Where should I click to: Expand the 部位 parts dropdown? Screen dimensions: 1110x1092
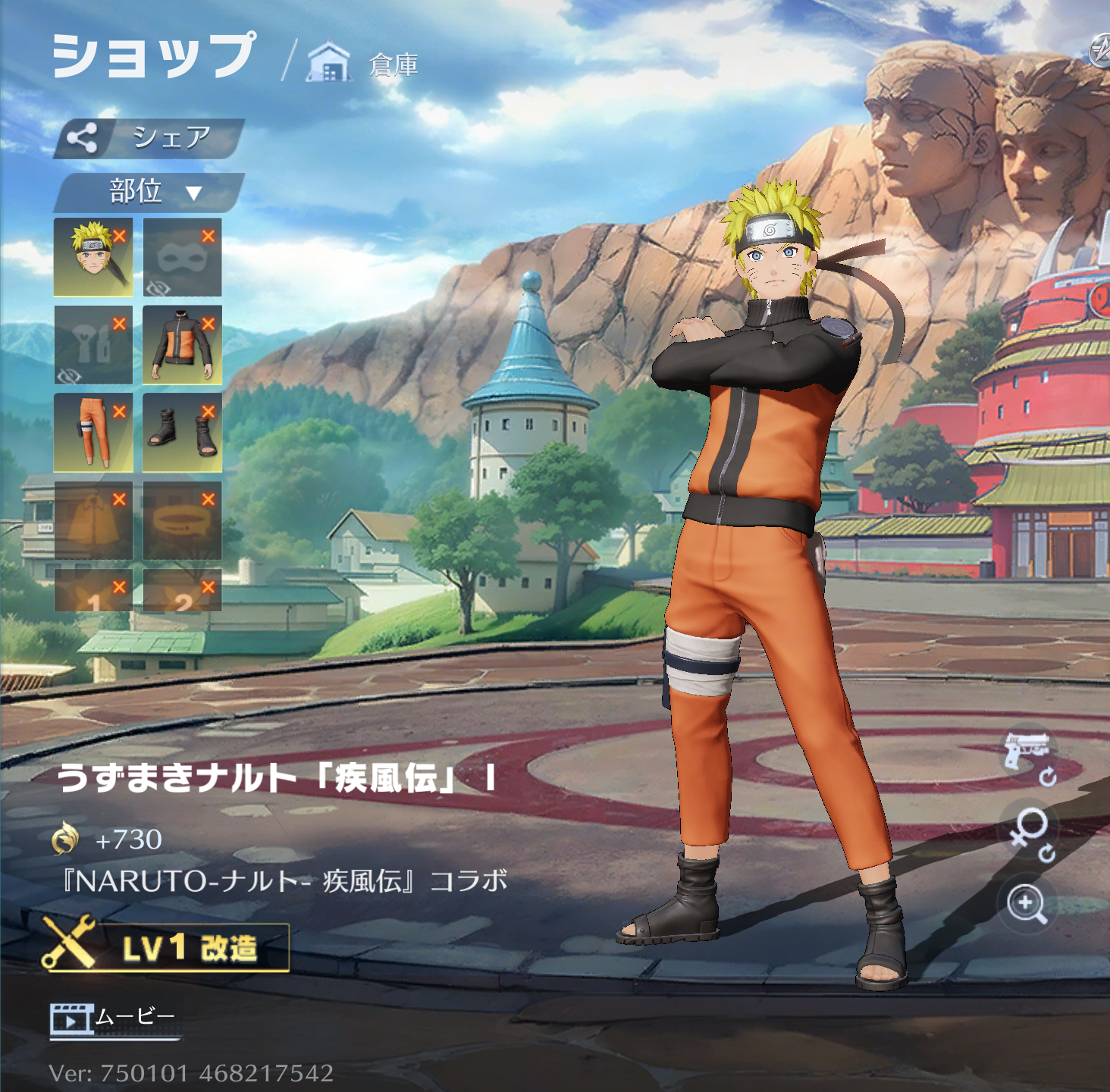149,192
